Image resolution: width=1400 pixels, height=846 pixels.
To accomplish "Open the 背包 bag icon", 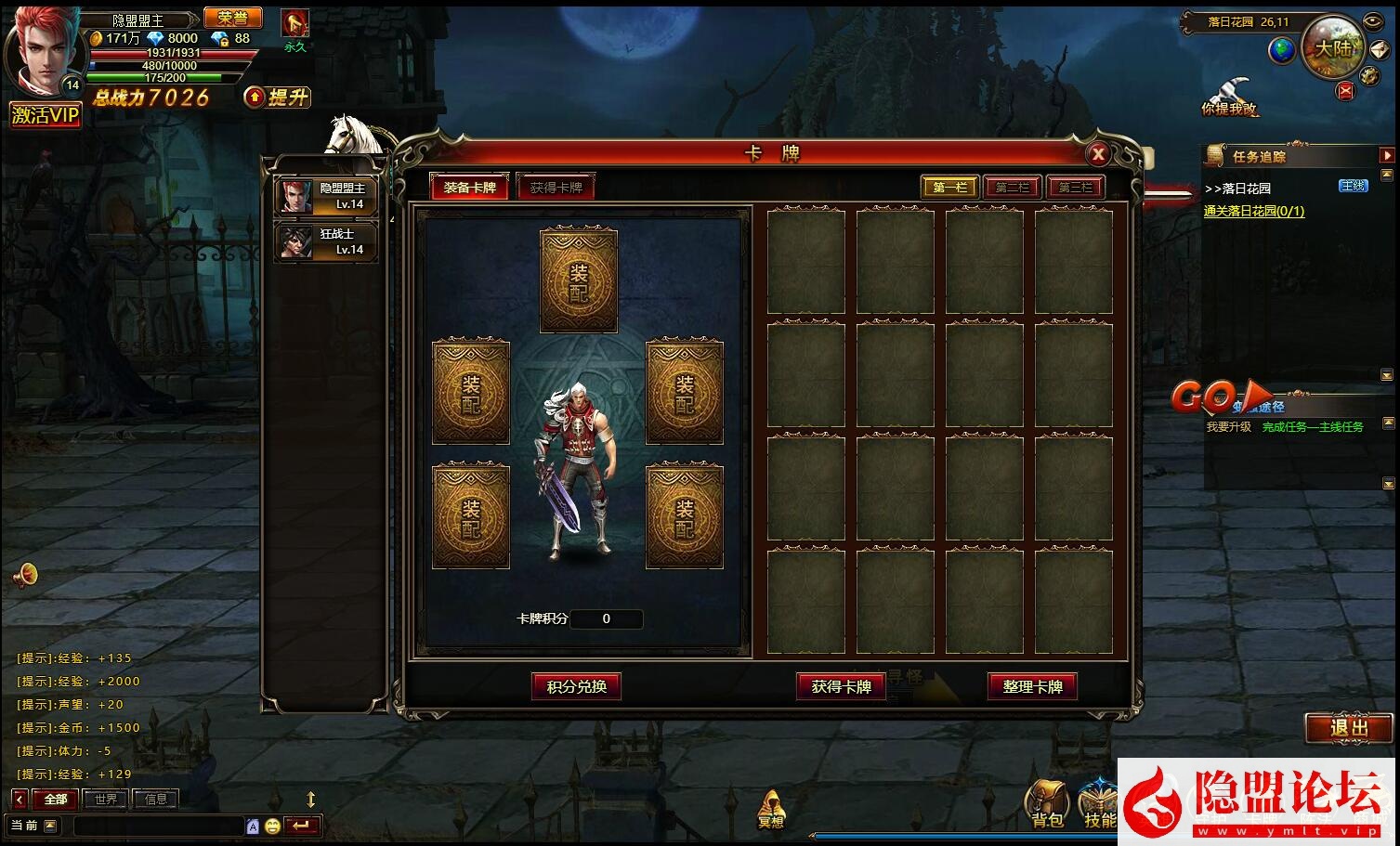I will 1047,804.
